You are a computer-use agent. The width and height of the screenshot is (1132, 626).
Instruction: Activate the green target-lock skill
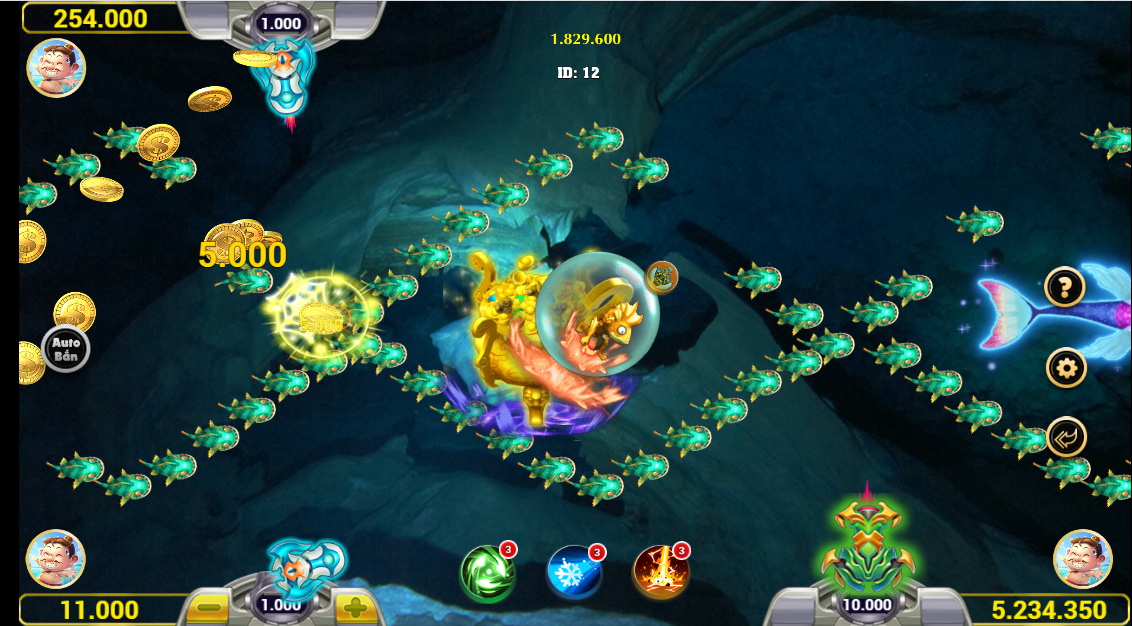tap(488, 573)
